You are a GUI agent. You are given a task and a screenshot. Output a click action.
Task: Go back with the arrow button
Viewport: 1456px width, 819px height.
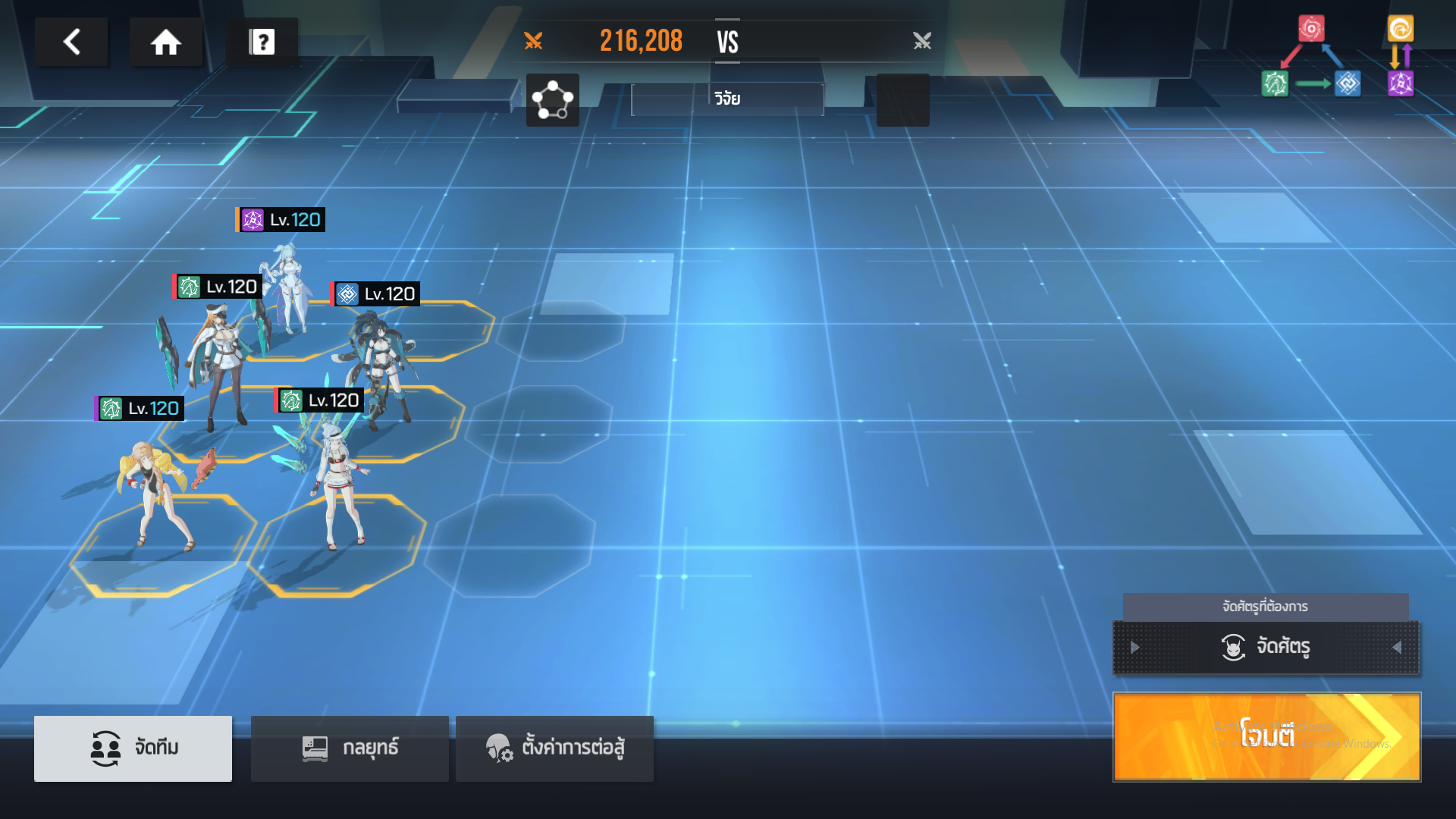click(x=71, y=42)
